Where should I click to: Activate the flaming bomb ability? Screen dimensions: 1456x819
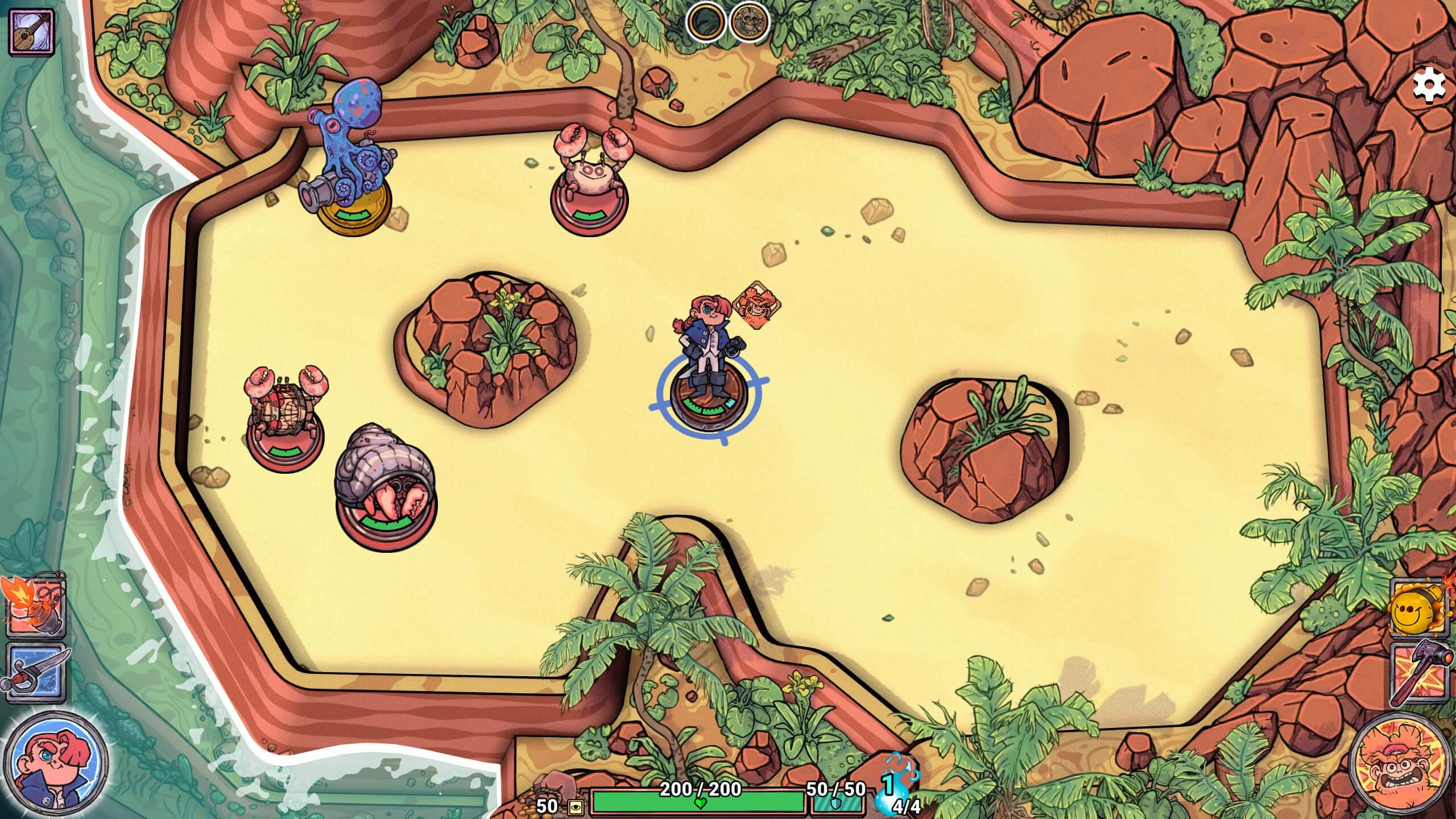tap(35, 607)
